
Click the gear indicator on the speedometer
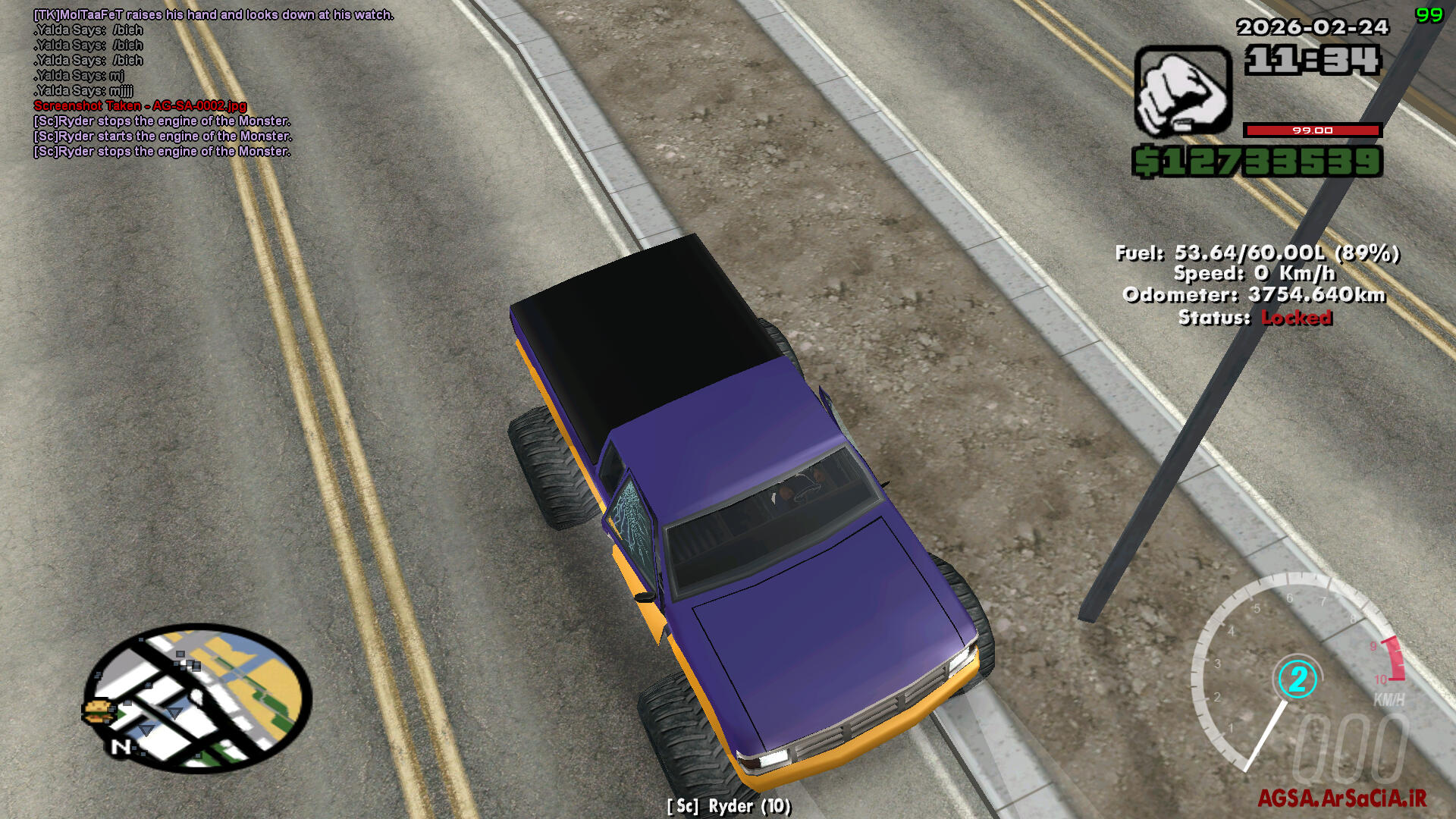[x=1298, y=679]
